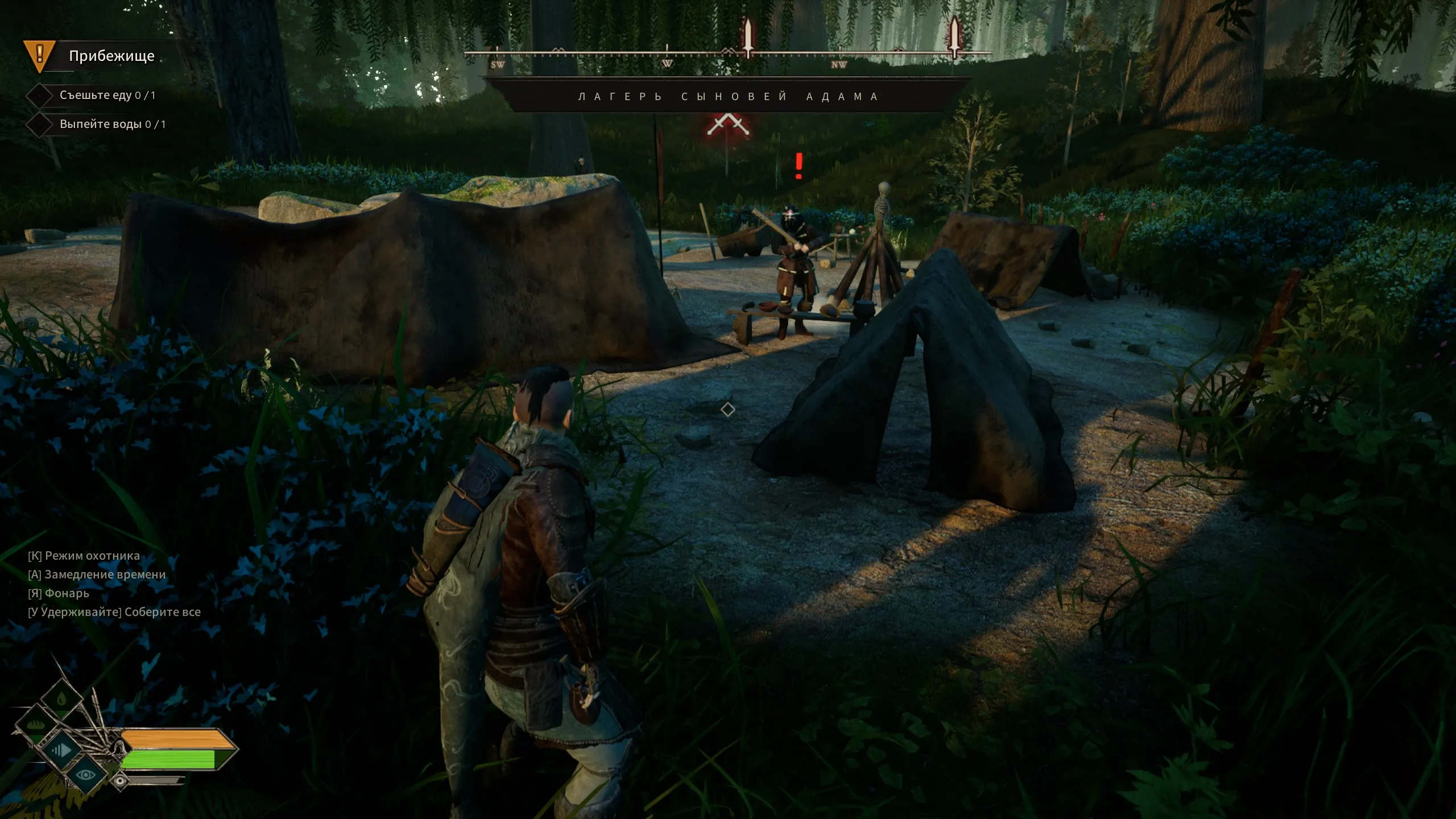Activate the sound wave arrow ability icon

(61, 750)
